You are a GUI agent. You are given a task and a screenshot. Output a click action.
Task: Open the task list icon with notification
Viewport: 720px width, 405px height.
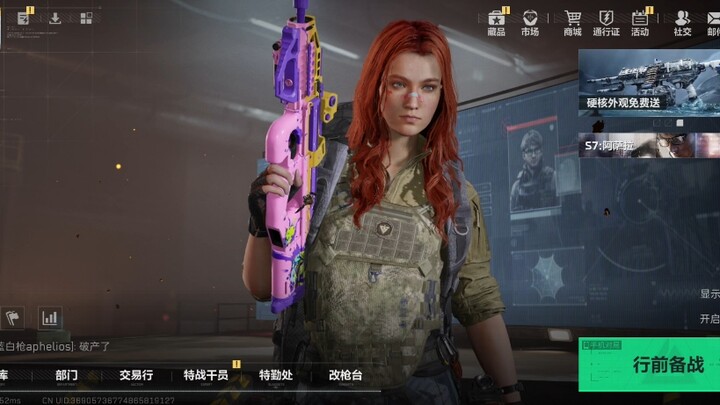click(23, 18)
